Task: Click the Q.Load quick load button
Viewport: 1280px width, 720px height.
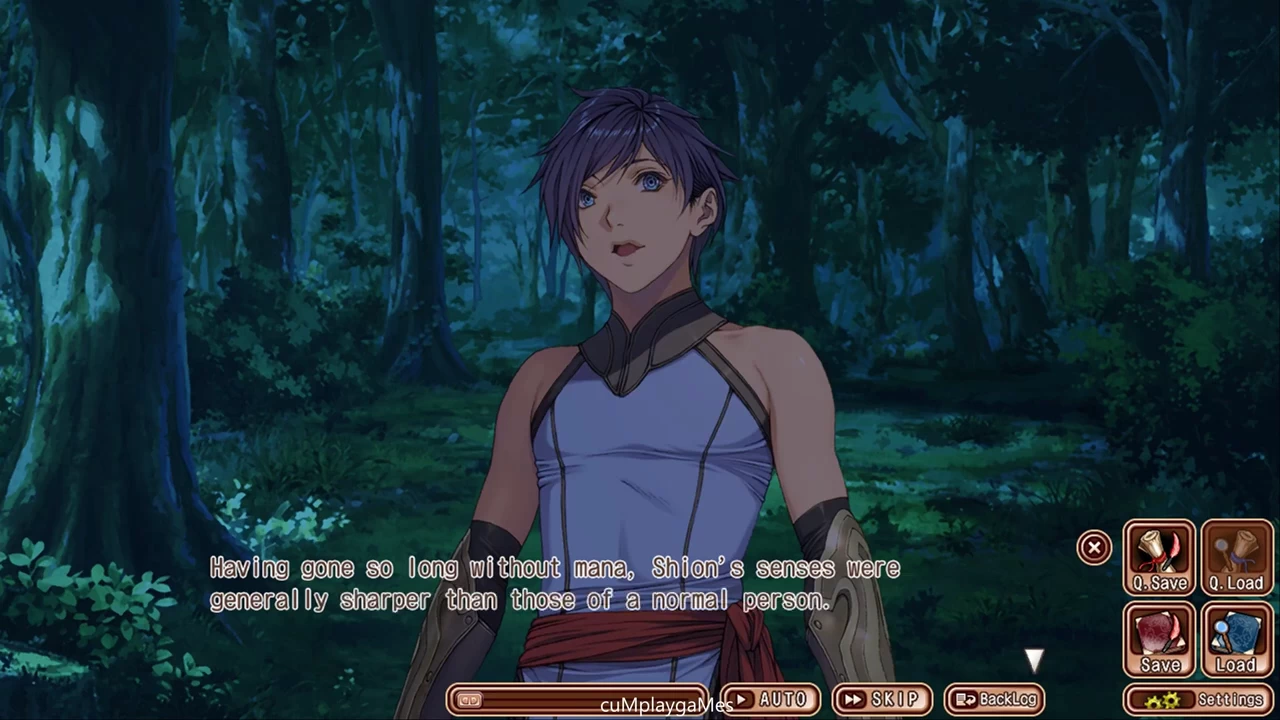Action: point(1236,558)
